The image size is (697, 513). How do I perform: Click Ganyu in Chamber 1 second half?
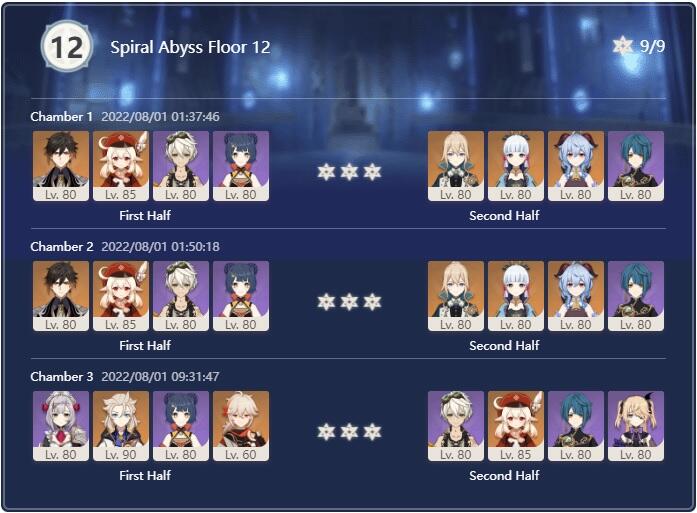click(576, 164)
